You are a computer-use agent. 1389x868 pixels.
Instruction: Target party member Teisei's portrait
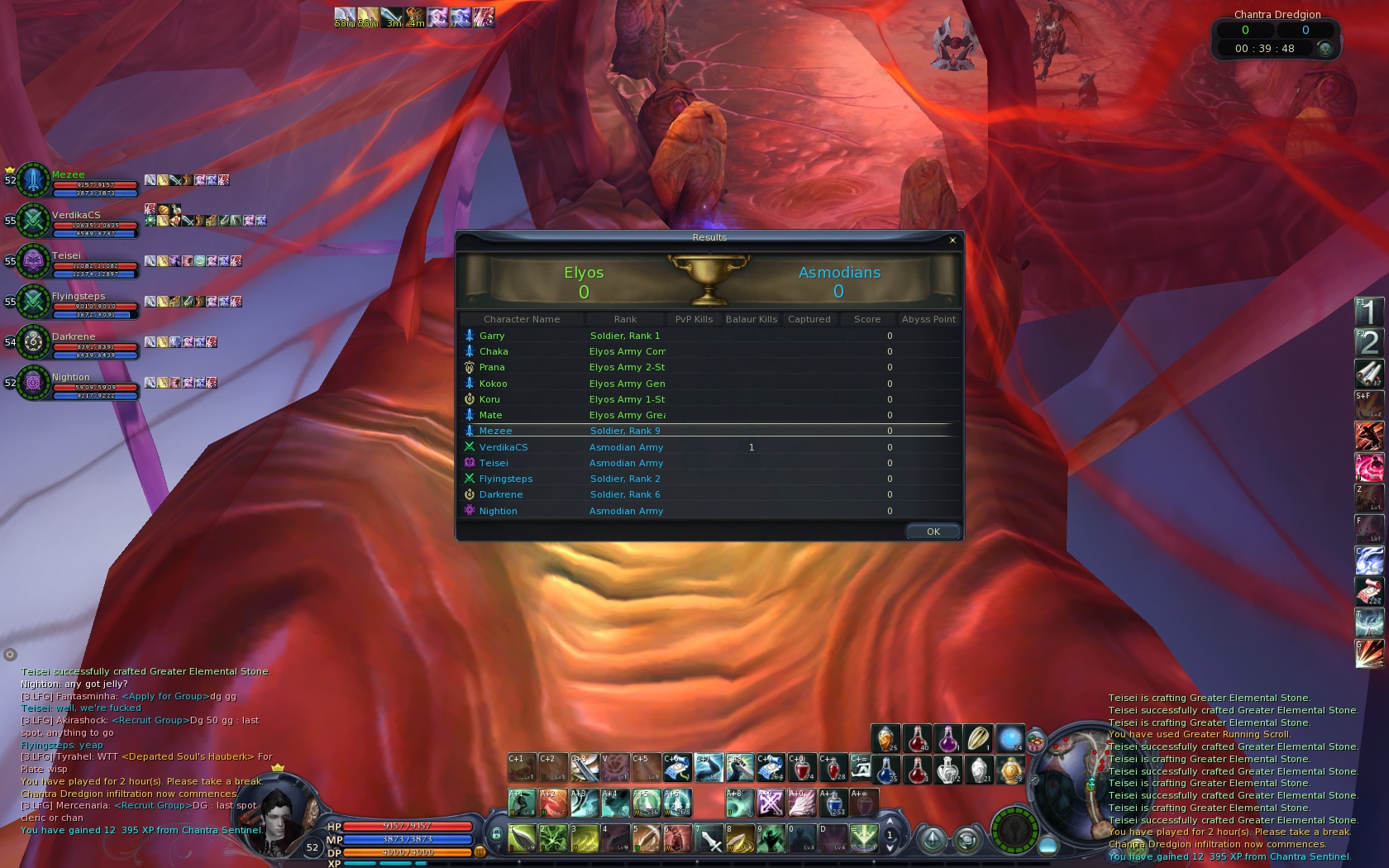[33, 261]
